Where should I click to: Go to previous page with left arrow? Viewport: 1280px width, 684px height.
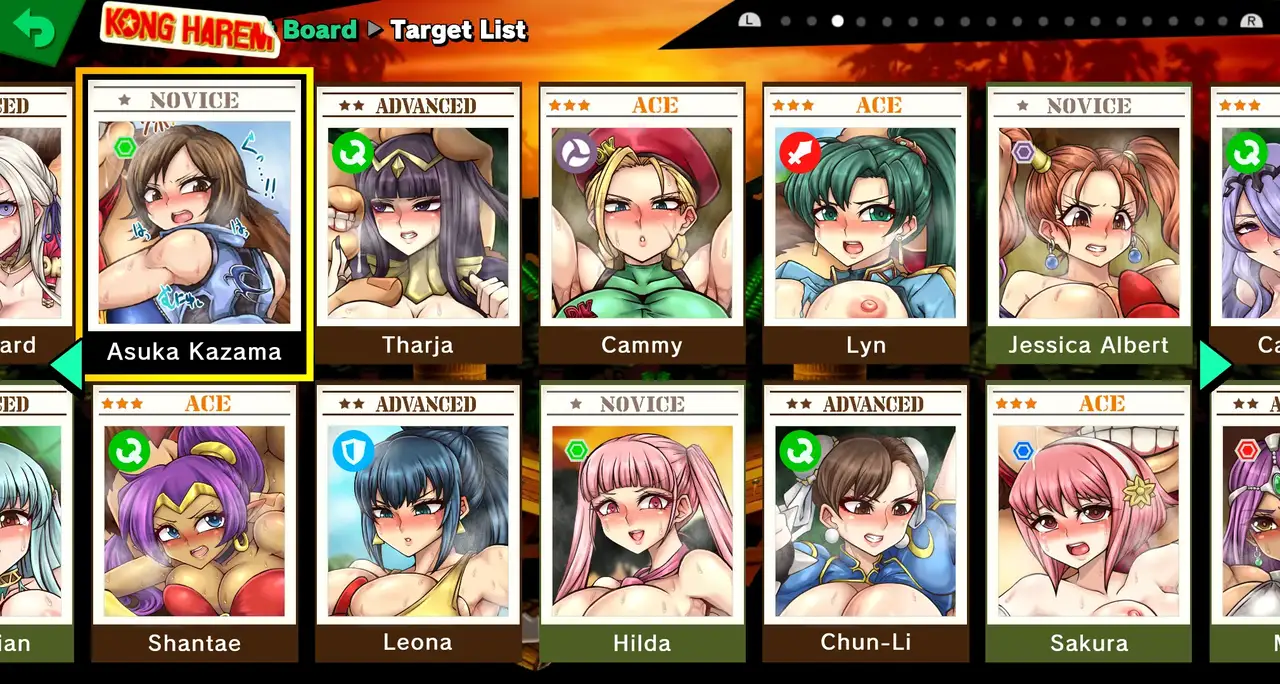(x=64, y=366)
